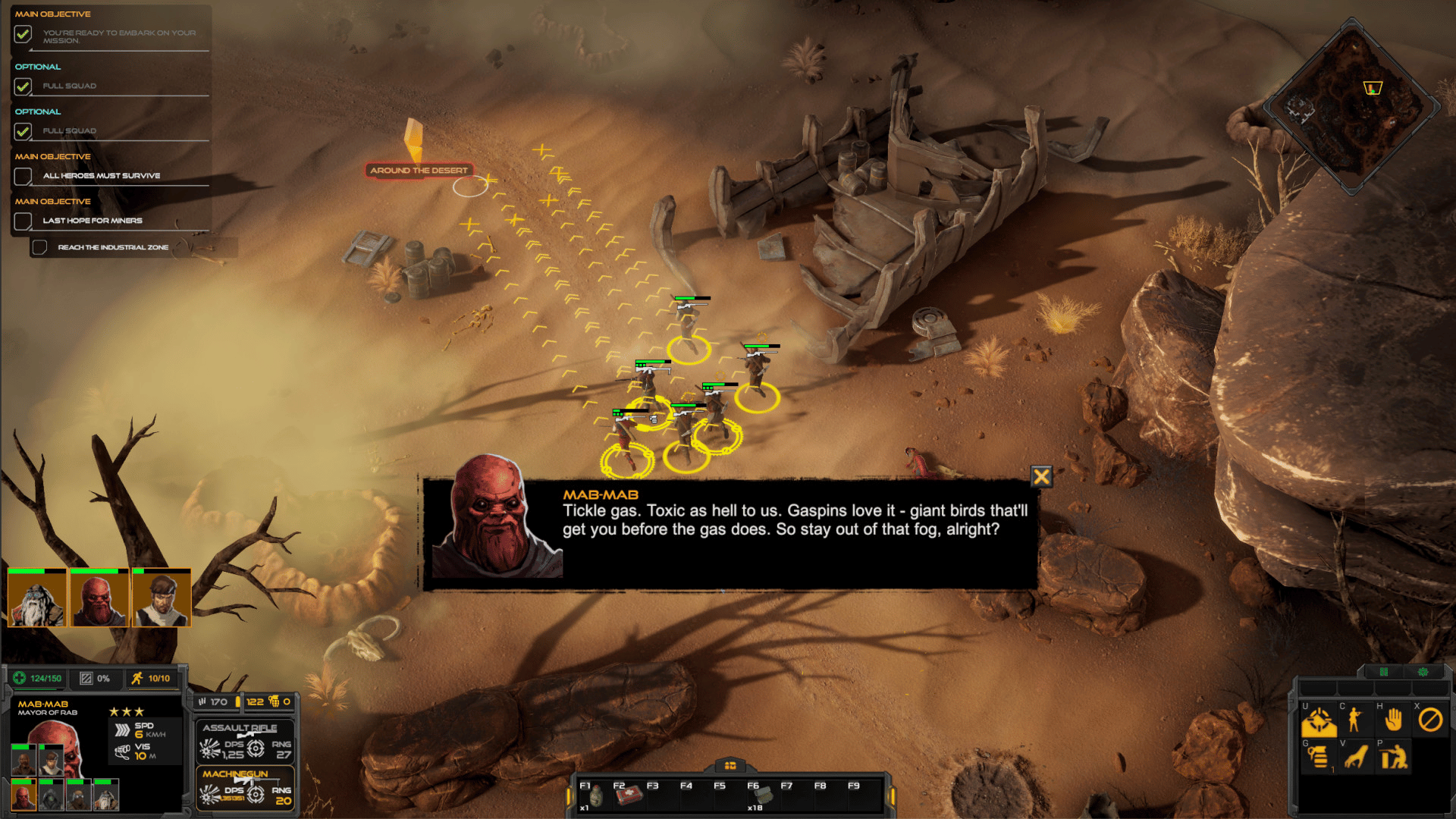Activate the hand hold-position command
The width and height of the screenshot is (1456, 819).
[x=1393, y=720]
